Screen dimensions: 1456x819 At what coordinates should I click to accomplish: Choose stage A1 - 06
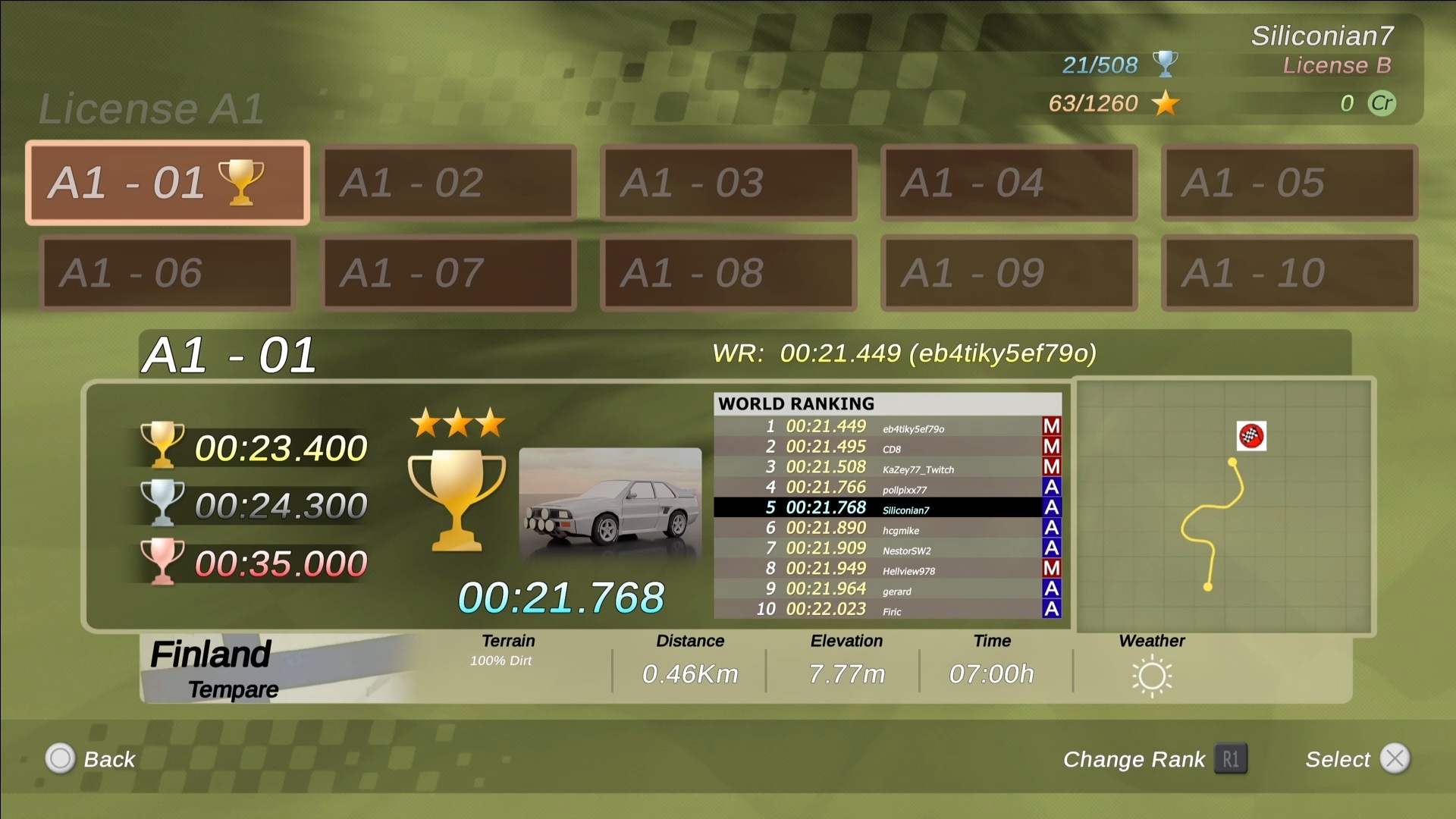point(167,273)
